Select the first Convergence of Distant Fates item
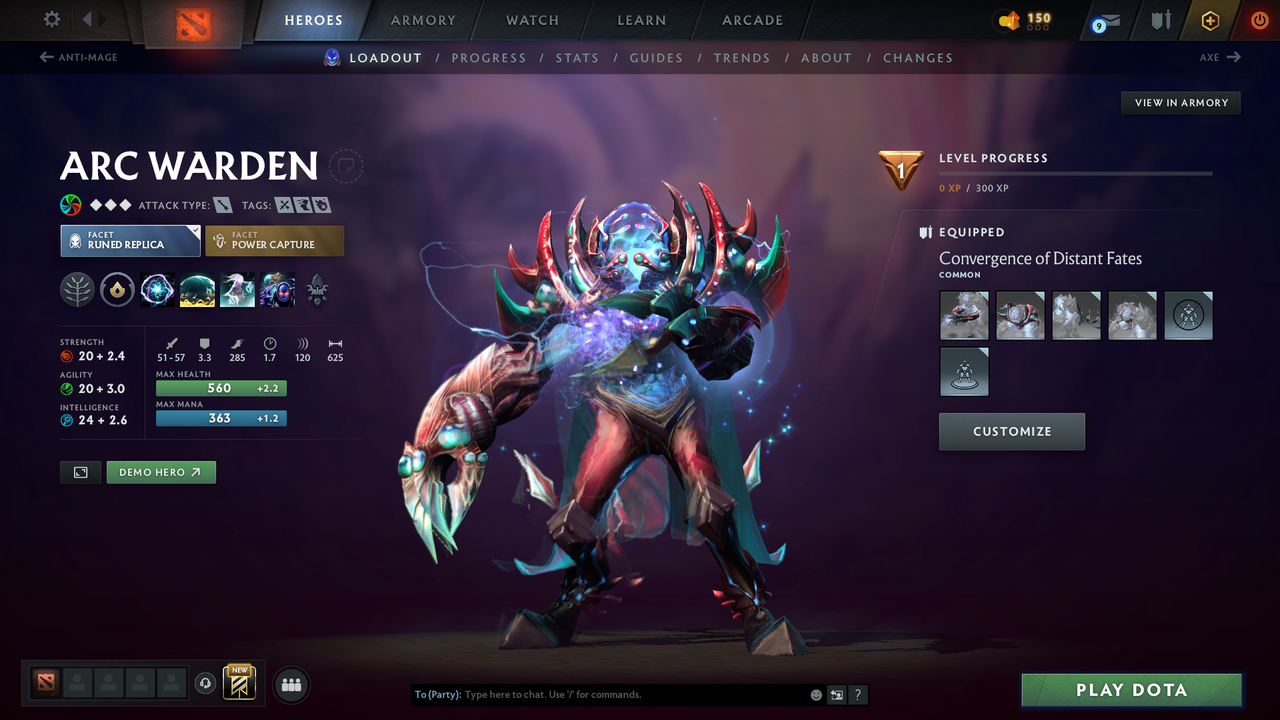This screenshot has width=1280, height=720. click(x=963, y=315)
